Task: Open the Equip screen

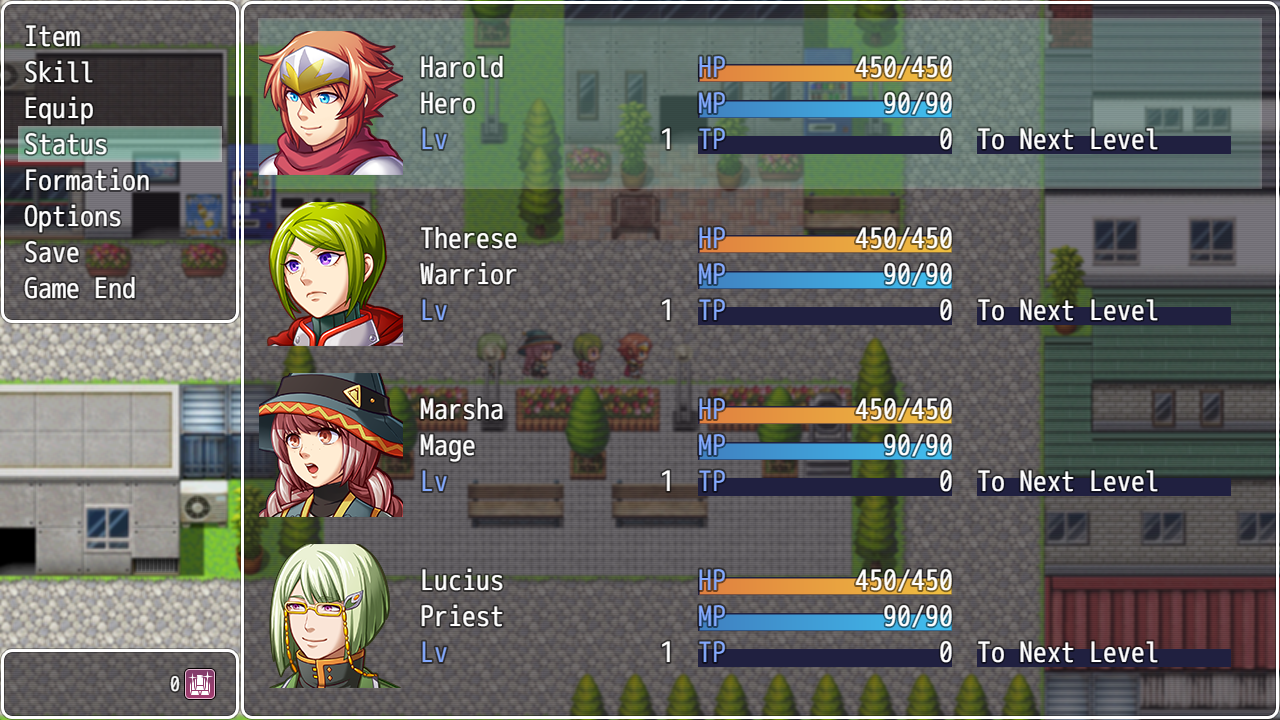Action: click(x=60, y=108)
